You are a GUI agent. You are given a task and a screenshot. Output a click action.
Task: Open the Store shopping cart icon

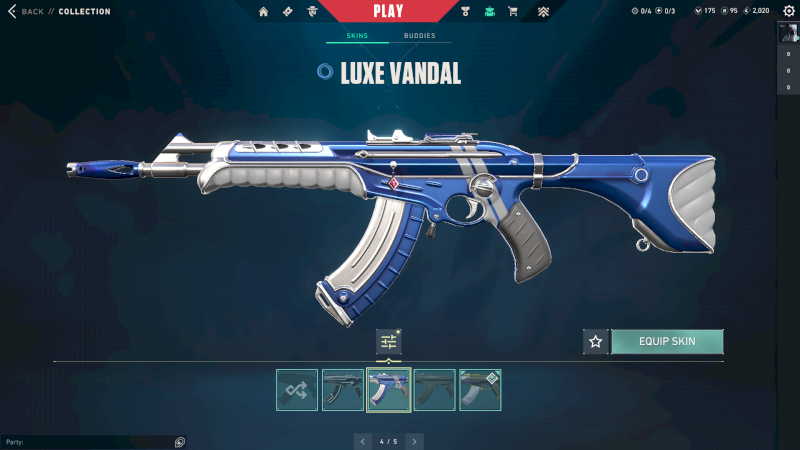[x=513, y=12]
